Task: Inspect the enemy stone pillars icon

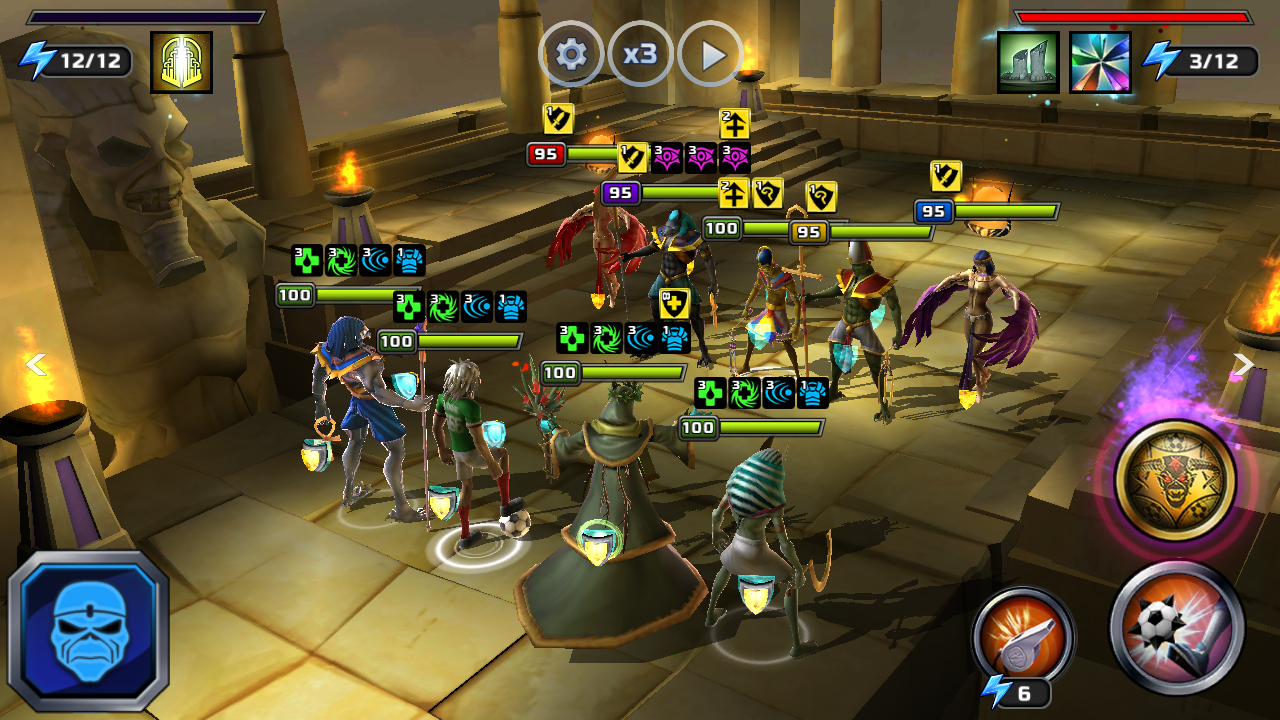Action: click(x=1028, y=62)
